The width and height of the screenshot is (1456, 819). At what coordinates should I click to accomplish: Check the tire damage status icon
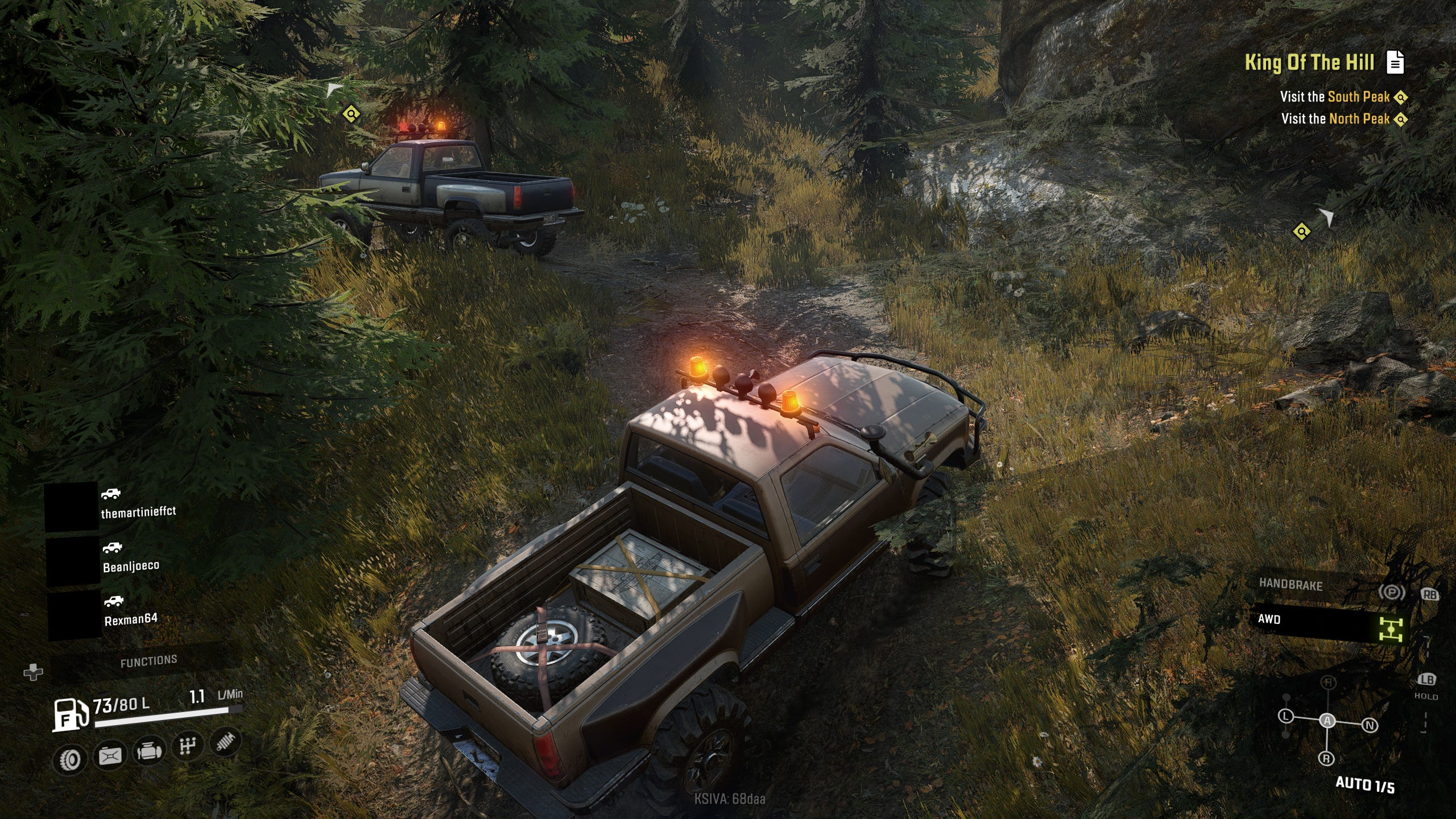(71, 759)
